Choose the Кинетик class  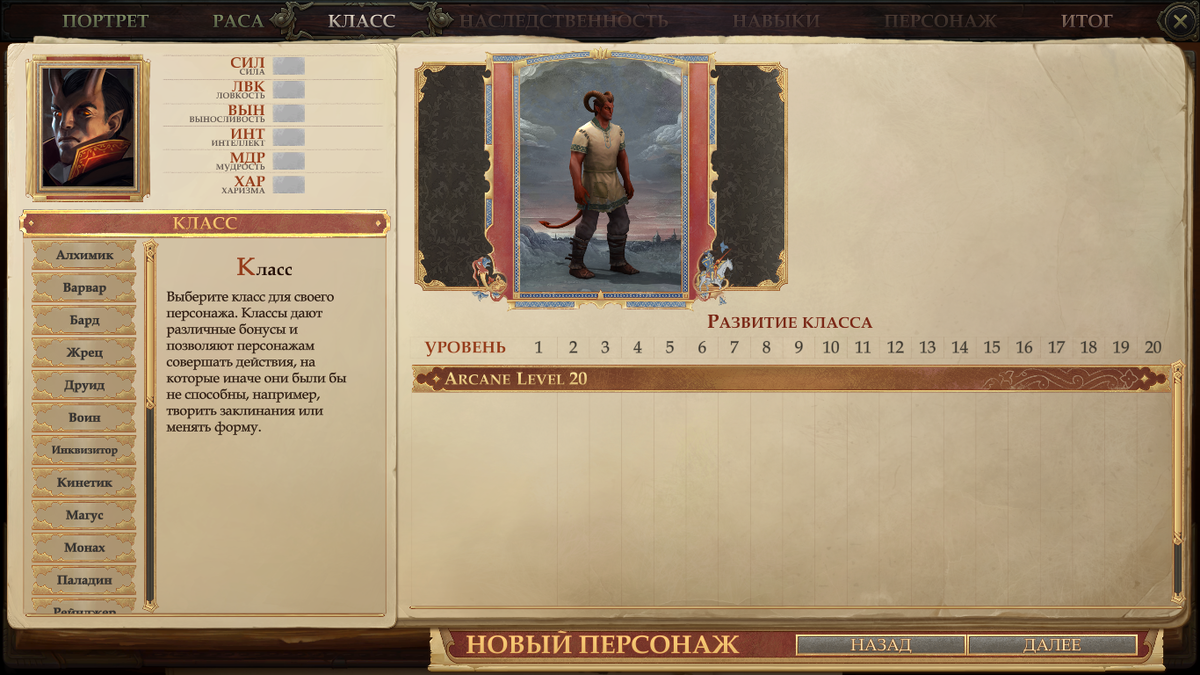point(84,483)
